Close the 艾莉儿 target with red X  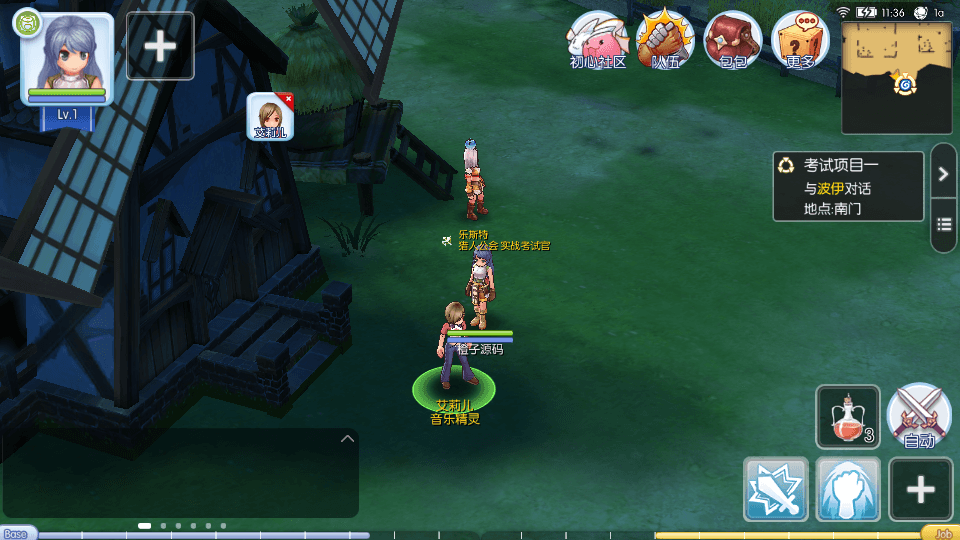pos(288,98)
